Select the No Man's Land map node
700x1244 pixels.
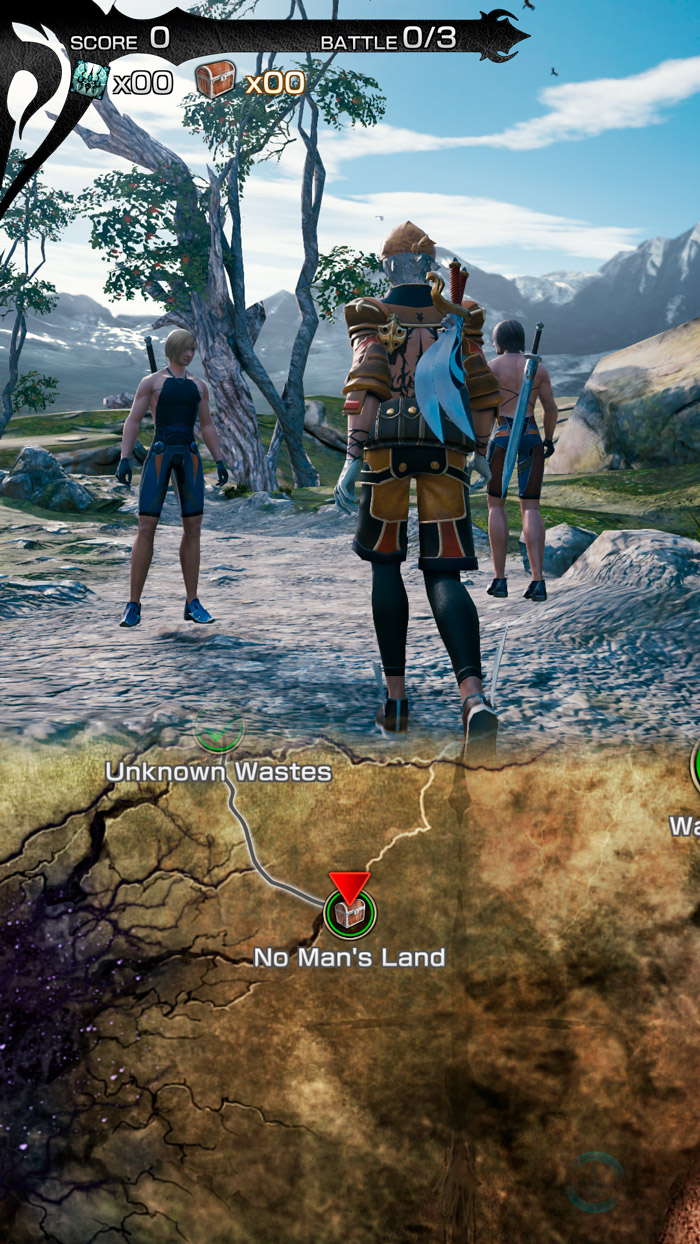pyautogui.click(x=349, y=912)
